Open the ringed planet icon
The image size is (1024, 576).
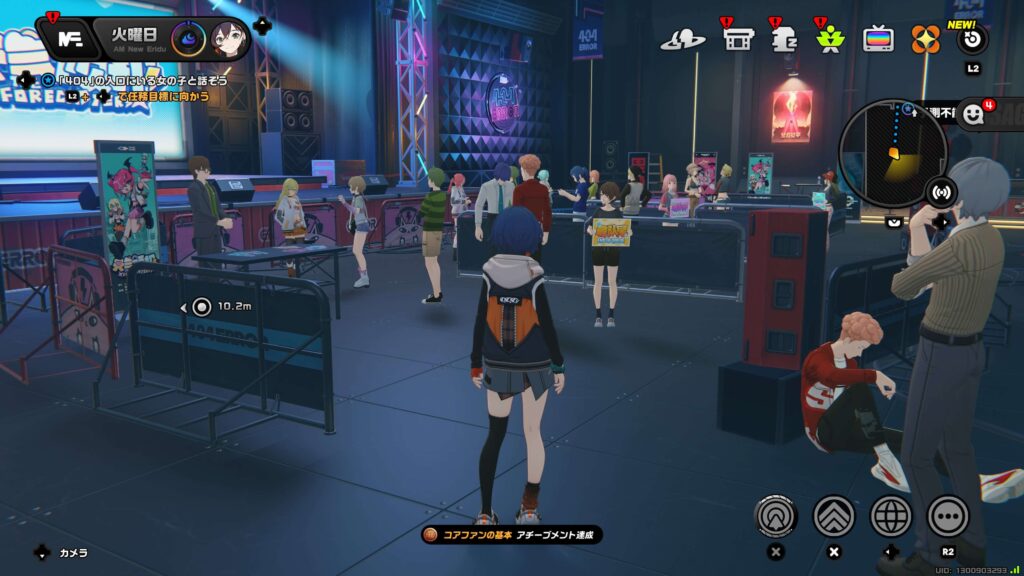click(x=683, y=40)
